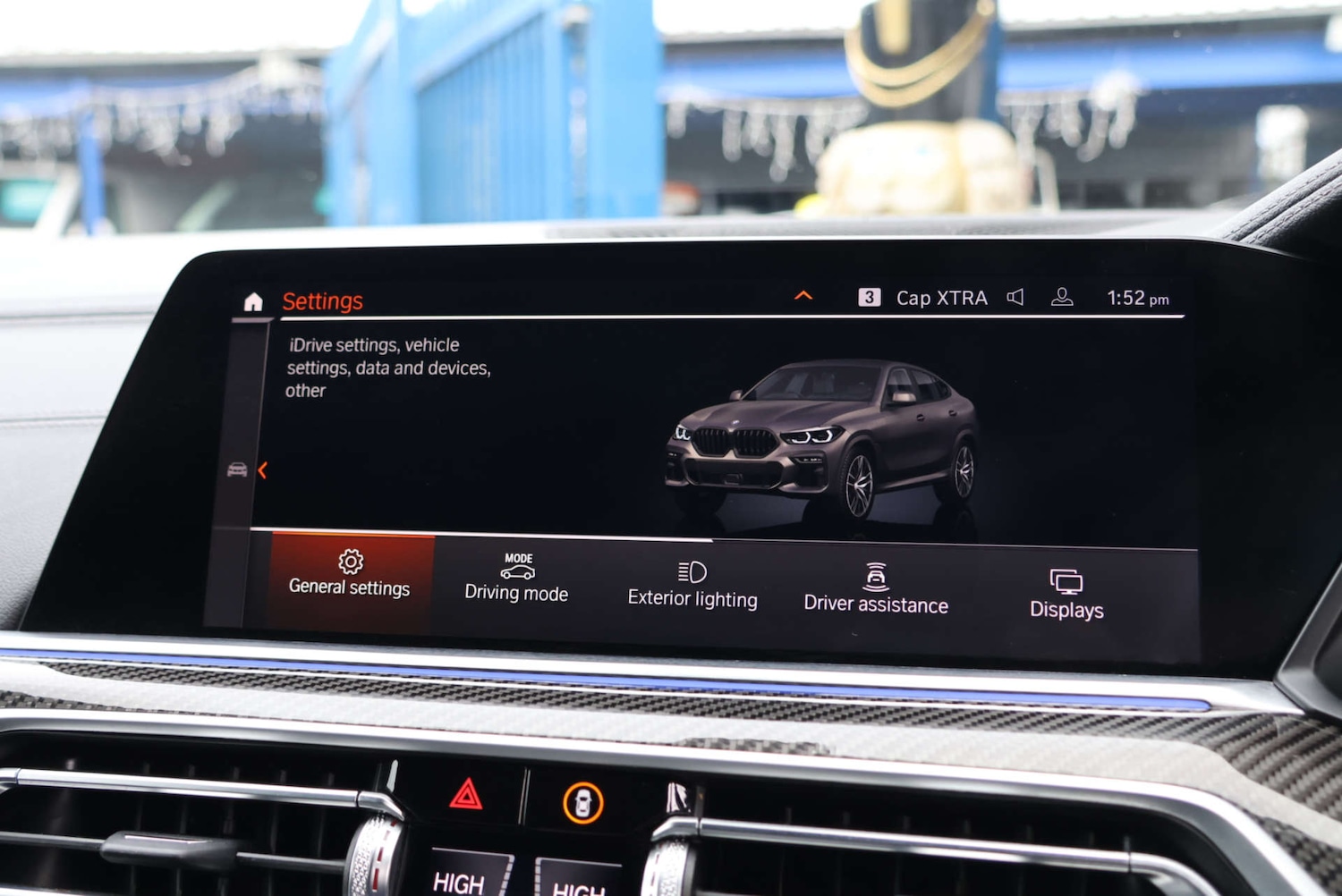Image resolution: width=1342 pixels, height=896 pixels.
Task: Tap the clock showing 1:52 pm
Action: point(1137,298)
